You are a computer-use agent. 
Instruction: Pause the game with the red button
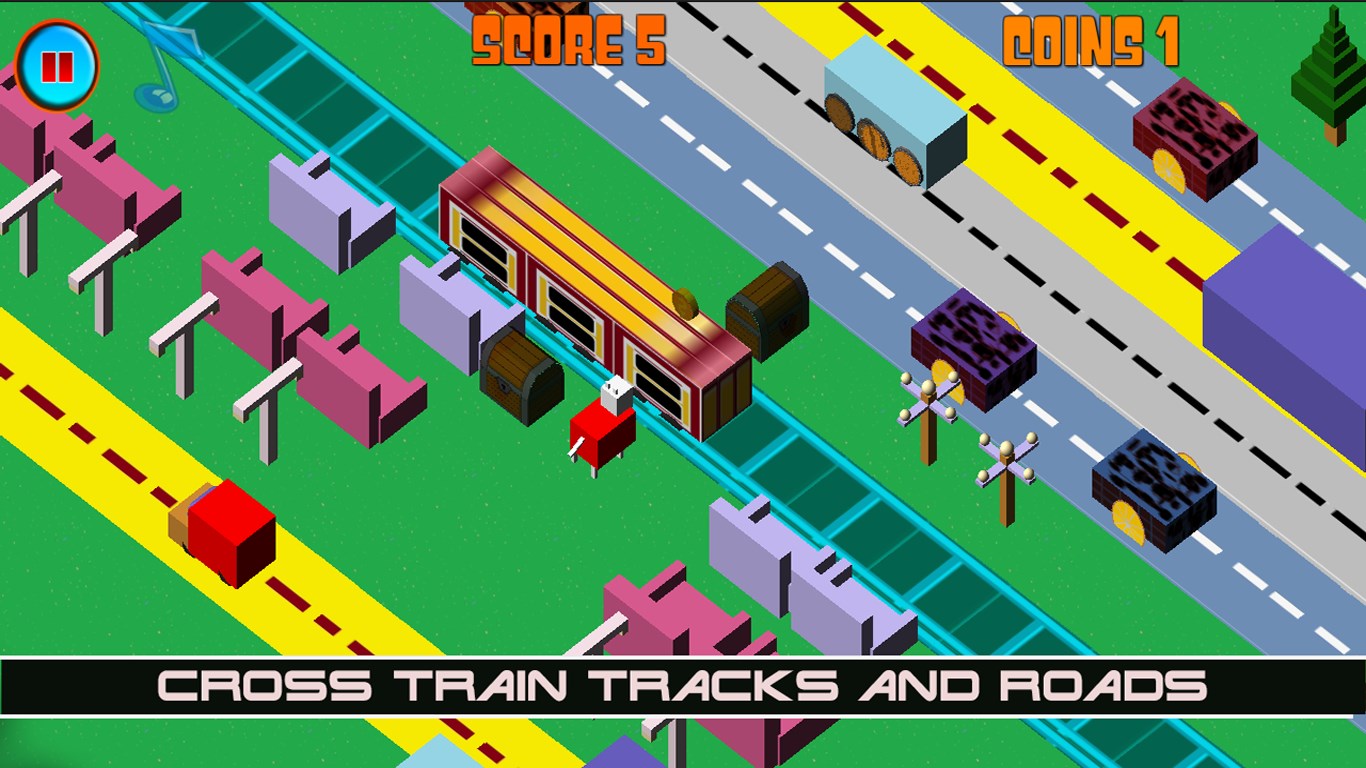(x=57, y=66)
